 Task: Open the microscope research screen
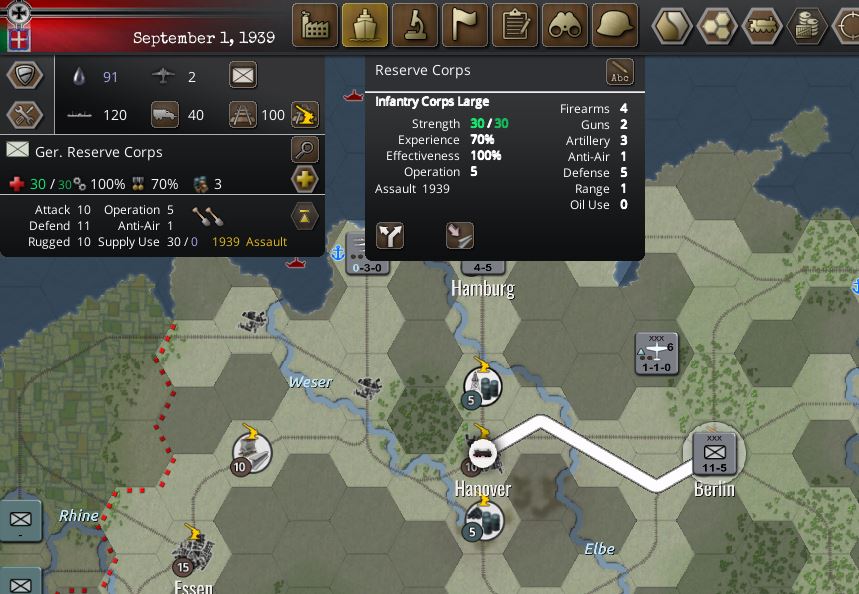tap(415, 24)
